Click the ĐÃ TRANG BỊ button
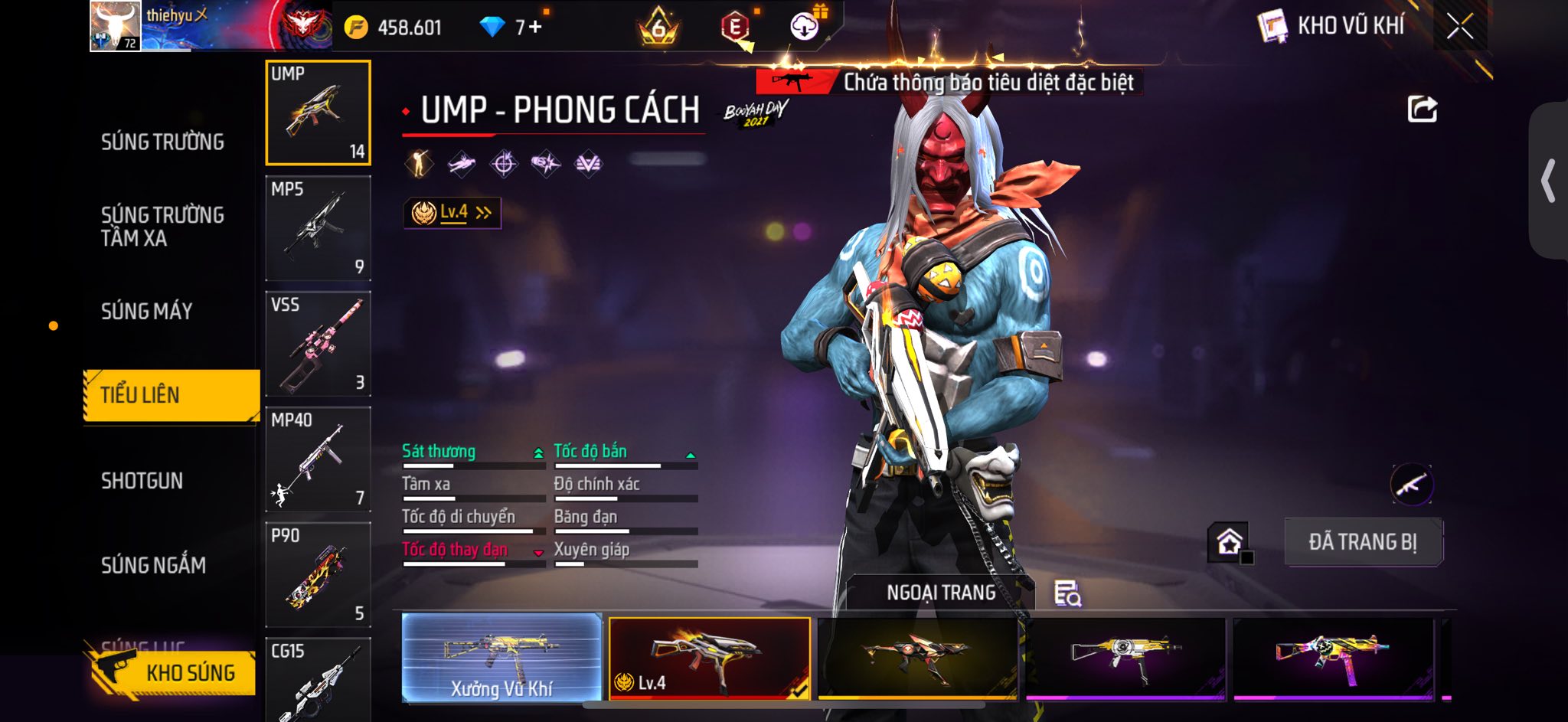The width and height of the screenshot is (1568, 722). (x=1363, y=542)
